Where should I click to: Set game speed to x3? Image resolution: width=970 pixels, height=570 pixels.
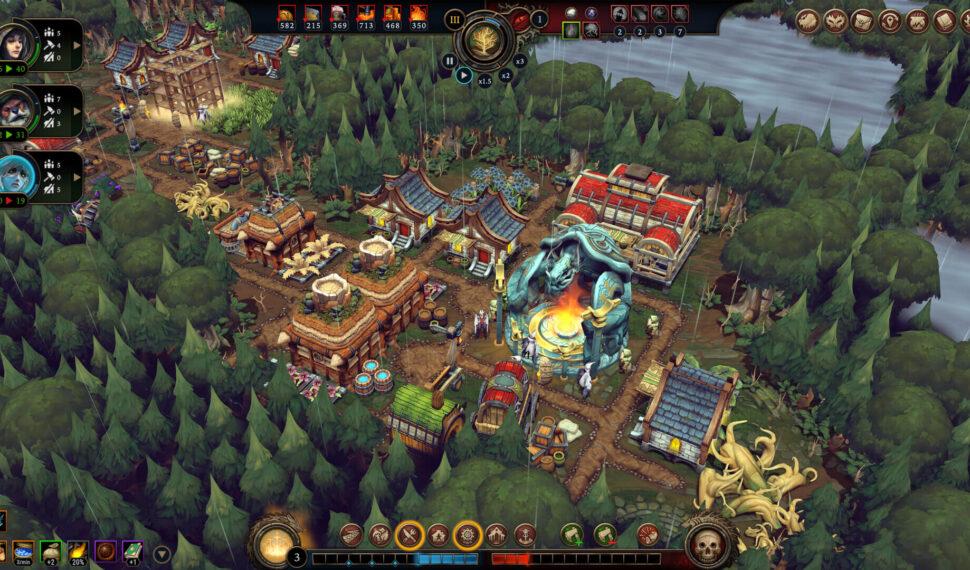click(x=519, y=61)
